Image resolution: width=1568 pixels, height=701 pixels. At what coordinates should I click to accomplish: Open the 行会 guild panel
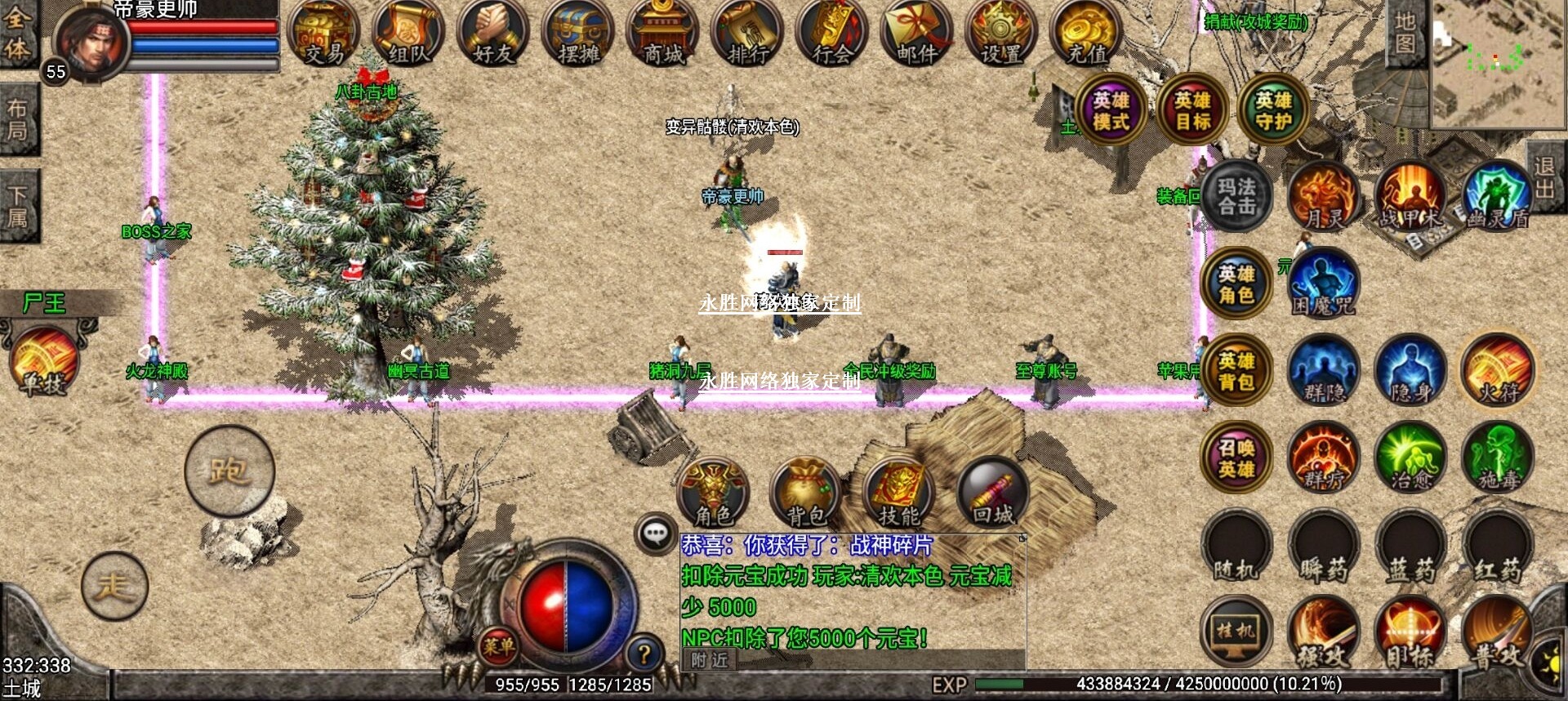[832, 34]
